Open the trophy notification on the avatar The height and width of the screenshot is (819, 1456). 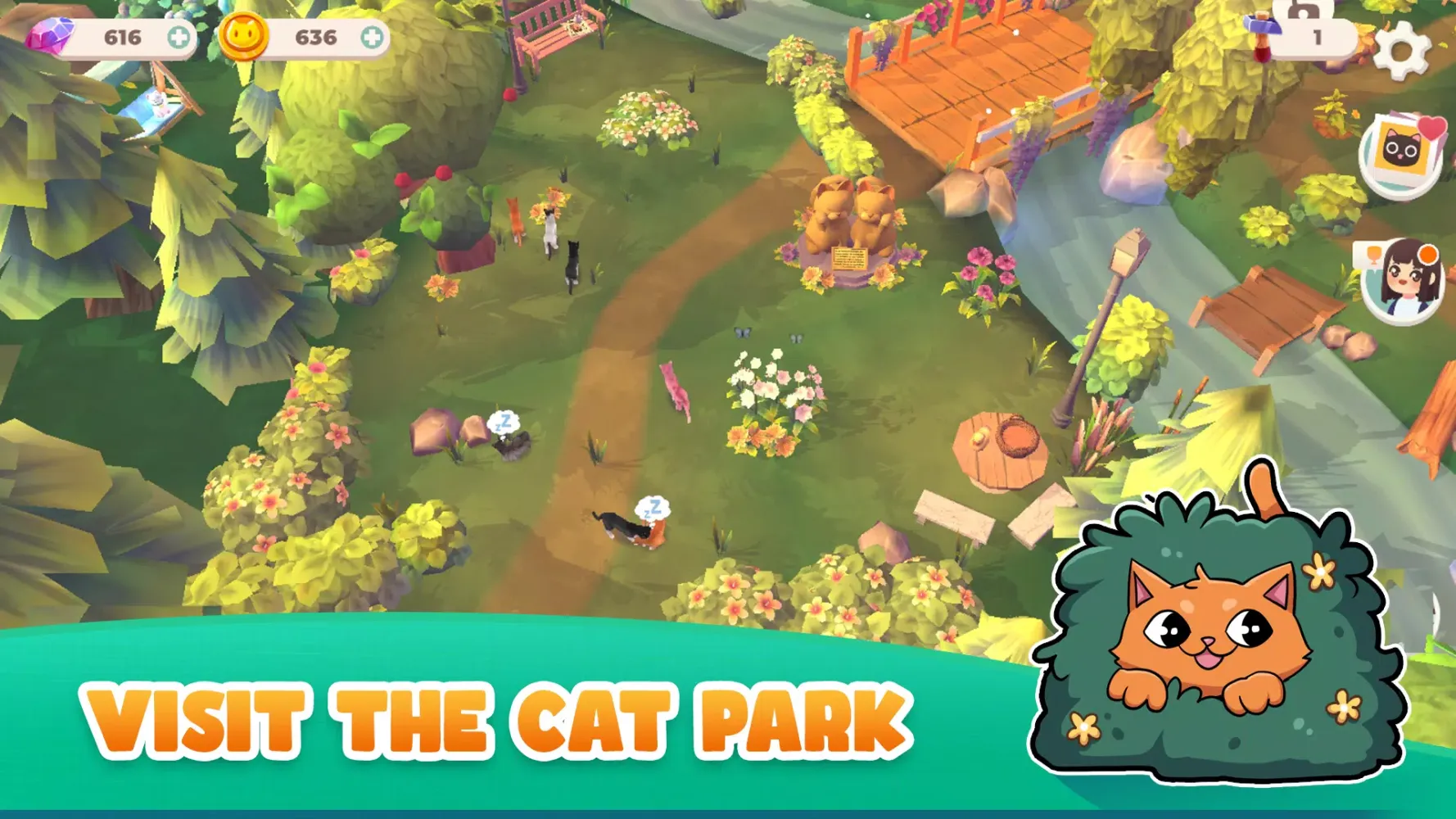1374,254
